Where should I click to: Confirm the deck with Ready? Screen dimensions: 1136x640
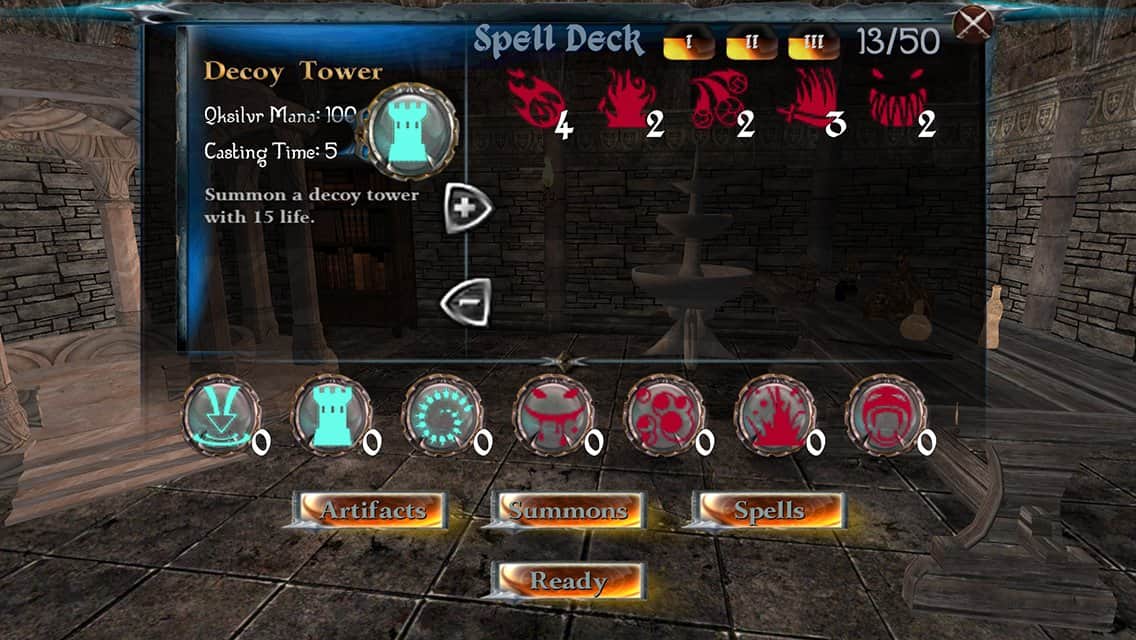tap(568, 580)
